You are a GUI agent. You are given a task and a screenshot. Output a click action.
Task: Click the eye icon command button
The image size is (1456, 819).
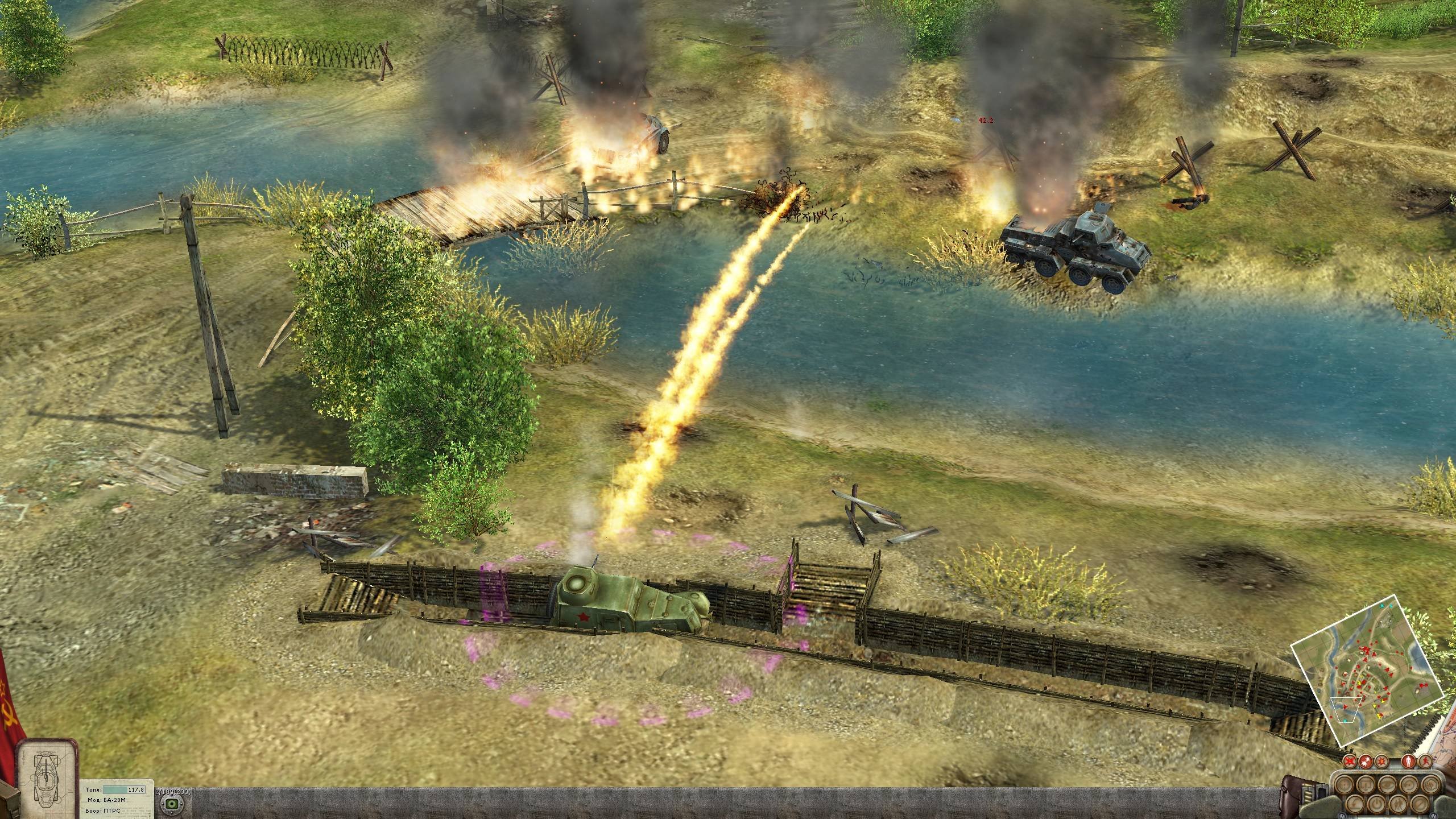pos(1387,785)
